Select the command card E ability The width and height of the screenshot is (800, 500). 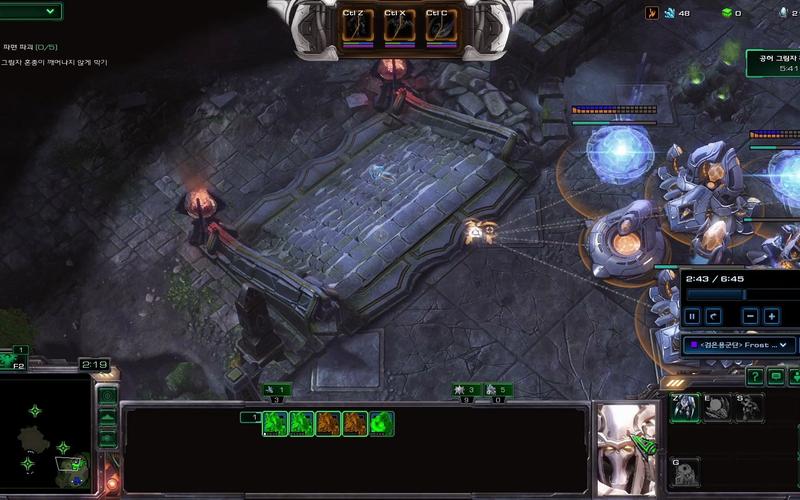[716, 408]
